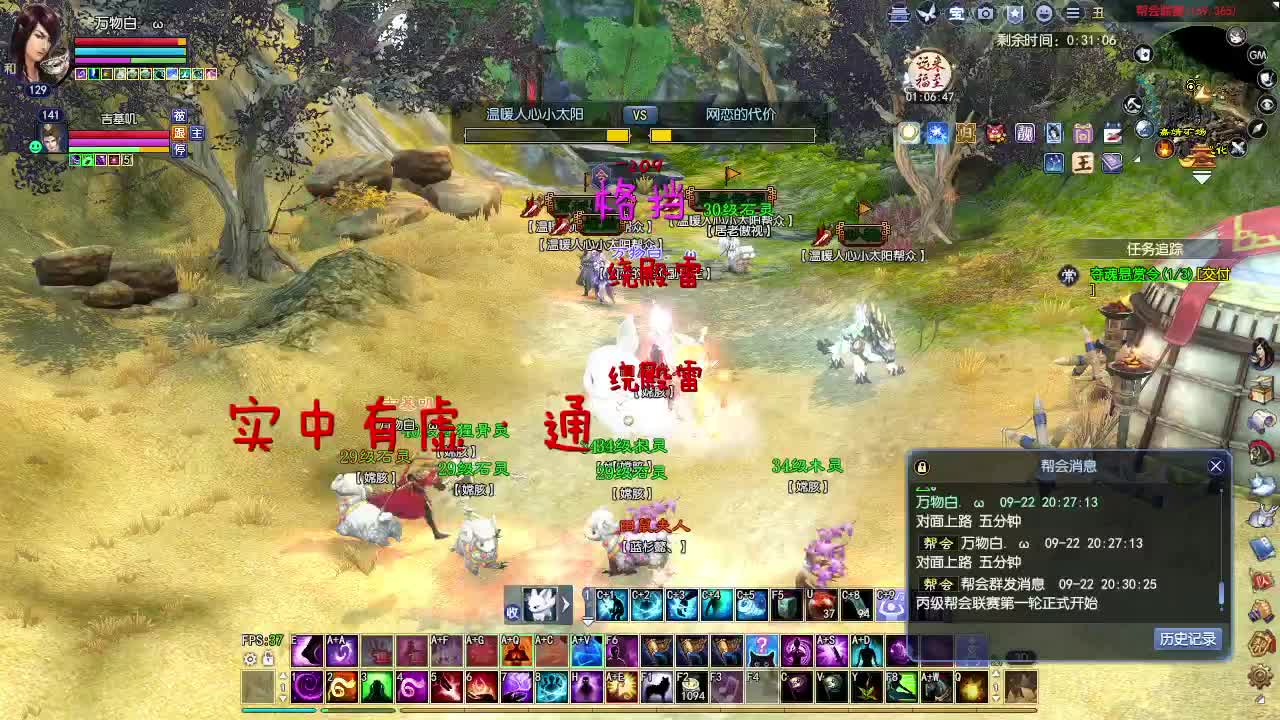Click 收 to collapse the pet bar
Screen dimensions: 1280x720
coord(513,609)
